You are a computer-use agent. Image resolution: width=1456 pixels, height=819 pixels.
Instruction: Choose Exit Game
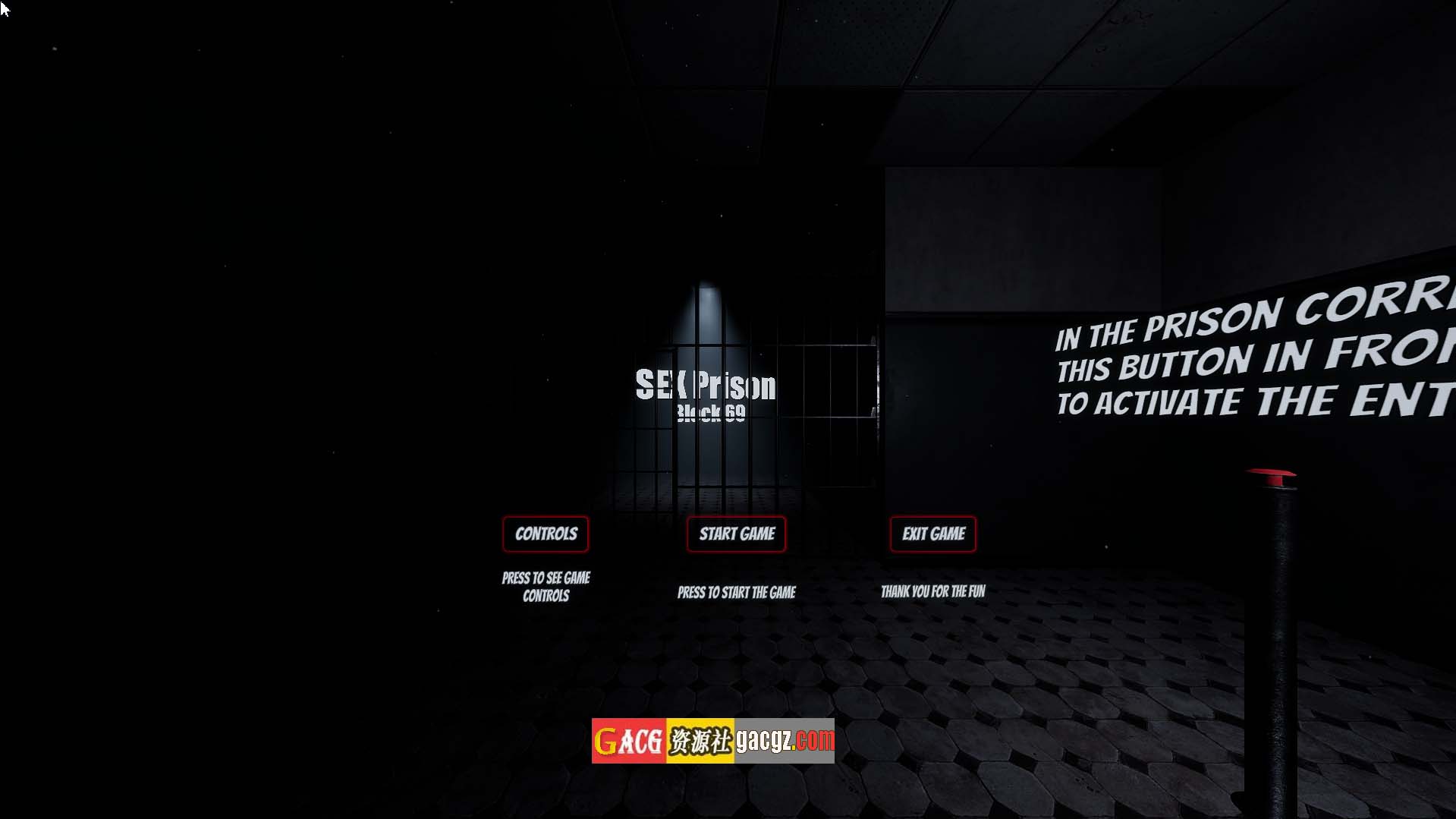[932, 534]
